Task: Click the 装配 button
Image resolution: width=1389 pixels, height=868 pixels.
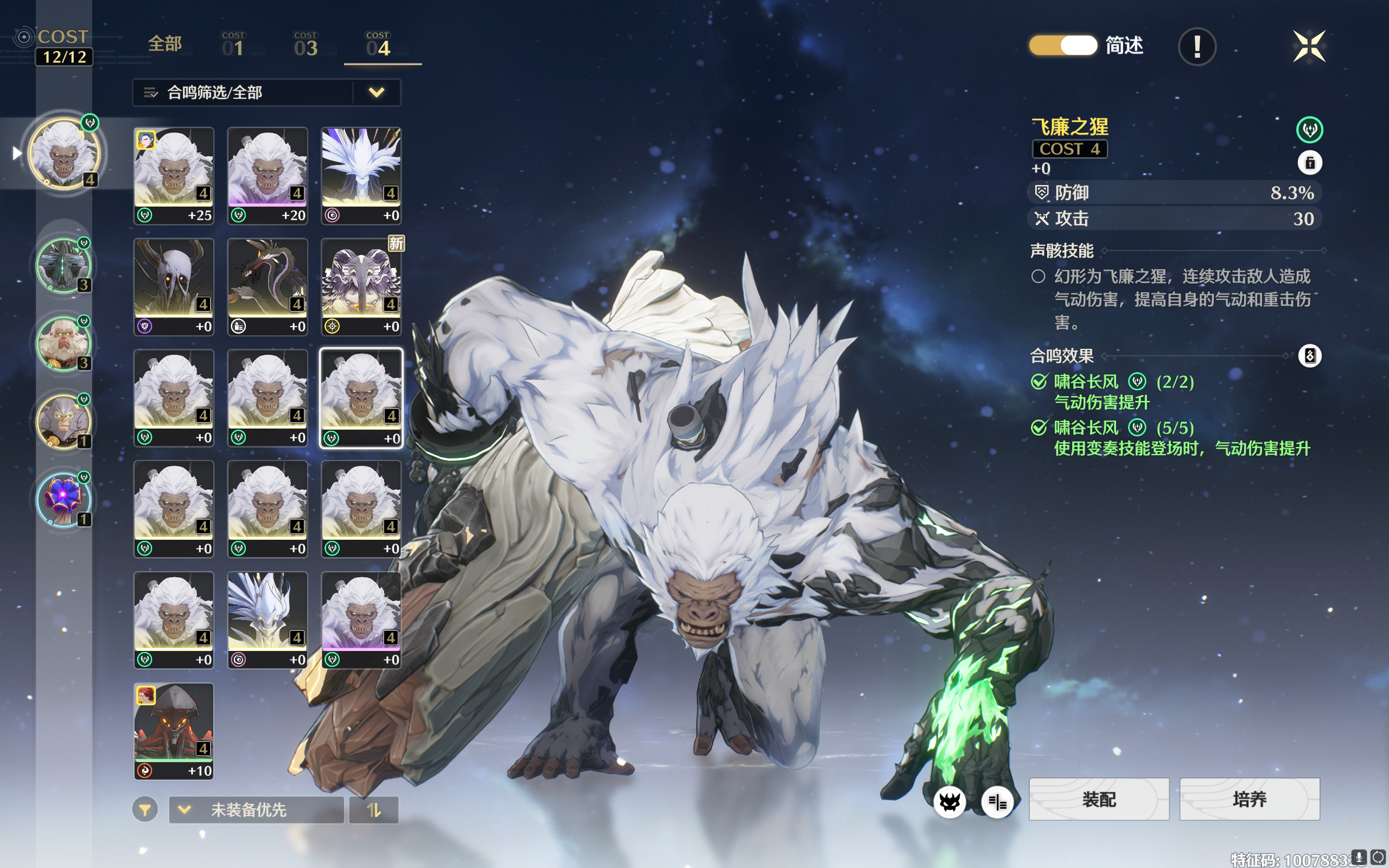Action: tap(1099, 799)
